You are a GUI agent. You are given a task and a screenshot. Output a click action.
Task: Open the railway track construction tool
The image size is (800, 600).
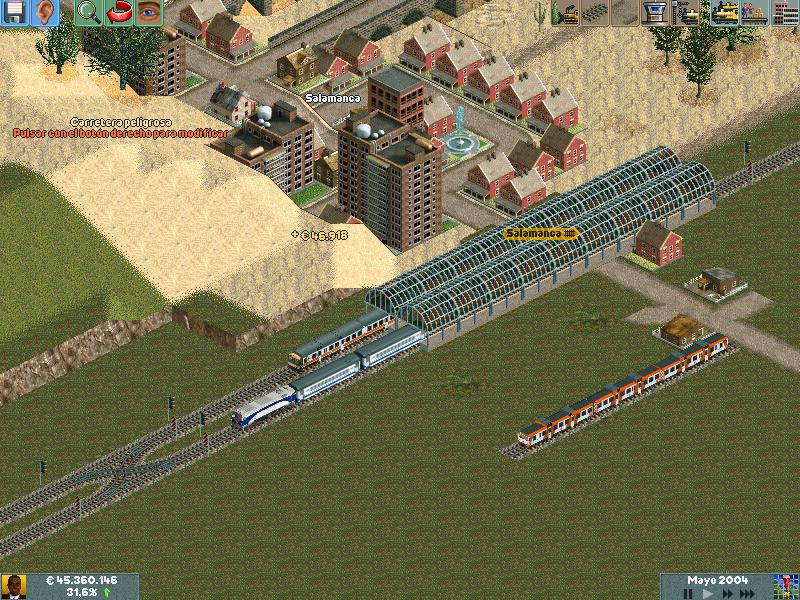(x=596, y=13)
